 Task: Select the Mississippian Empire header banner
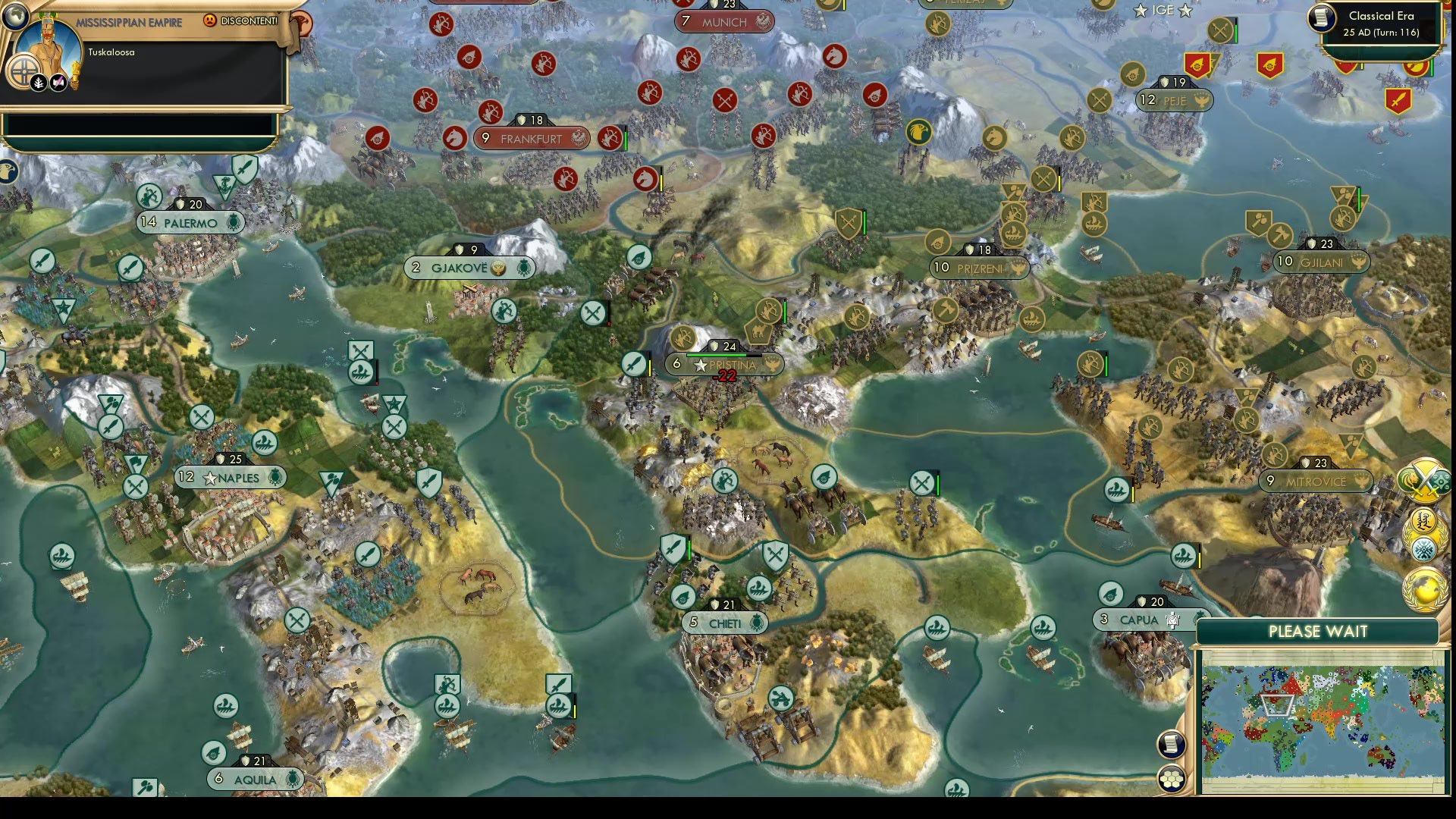[x=130, y=22]
